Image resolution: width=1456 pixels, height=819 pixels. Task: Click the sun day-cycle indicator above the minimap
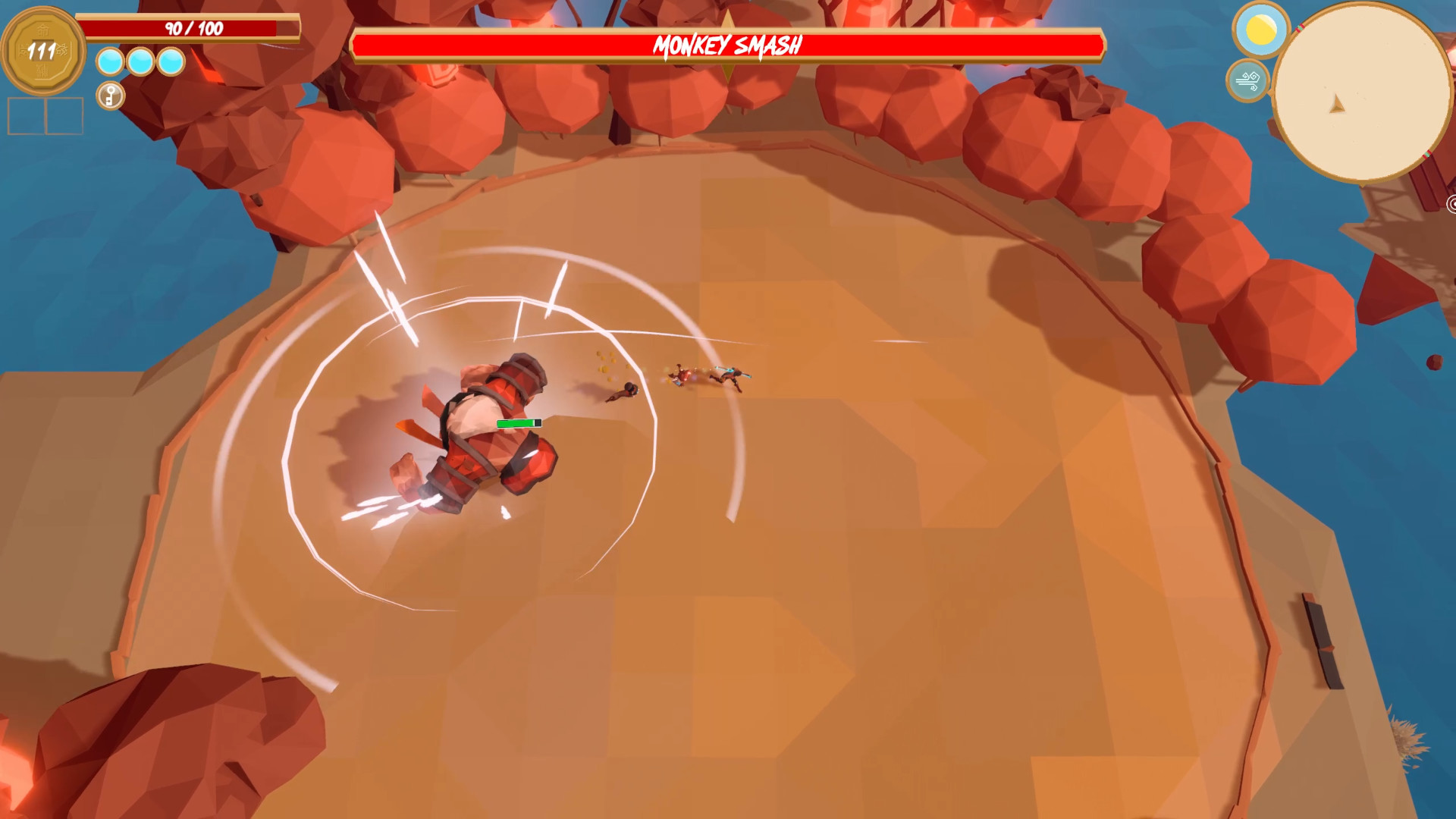(1259, 29)
